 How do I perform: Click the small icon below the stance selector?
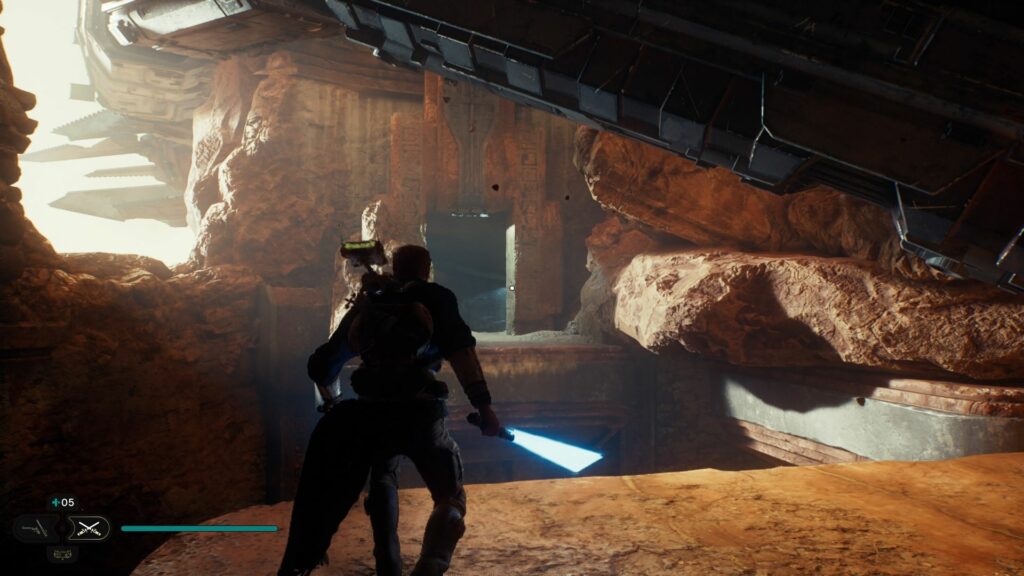[x=61, y=553]
